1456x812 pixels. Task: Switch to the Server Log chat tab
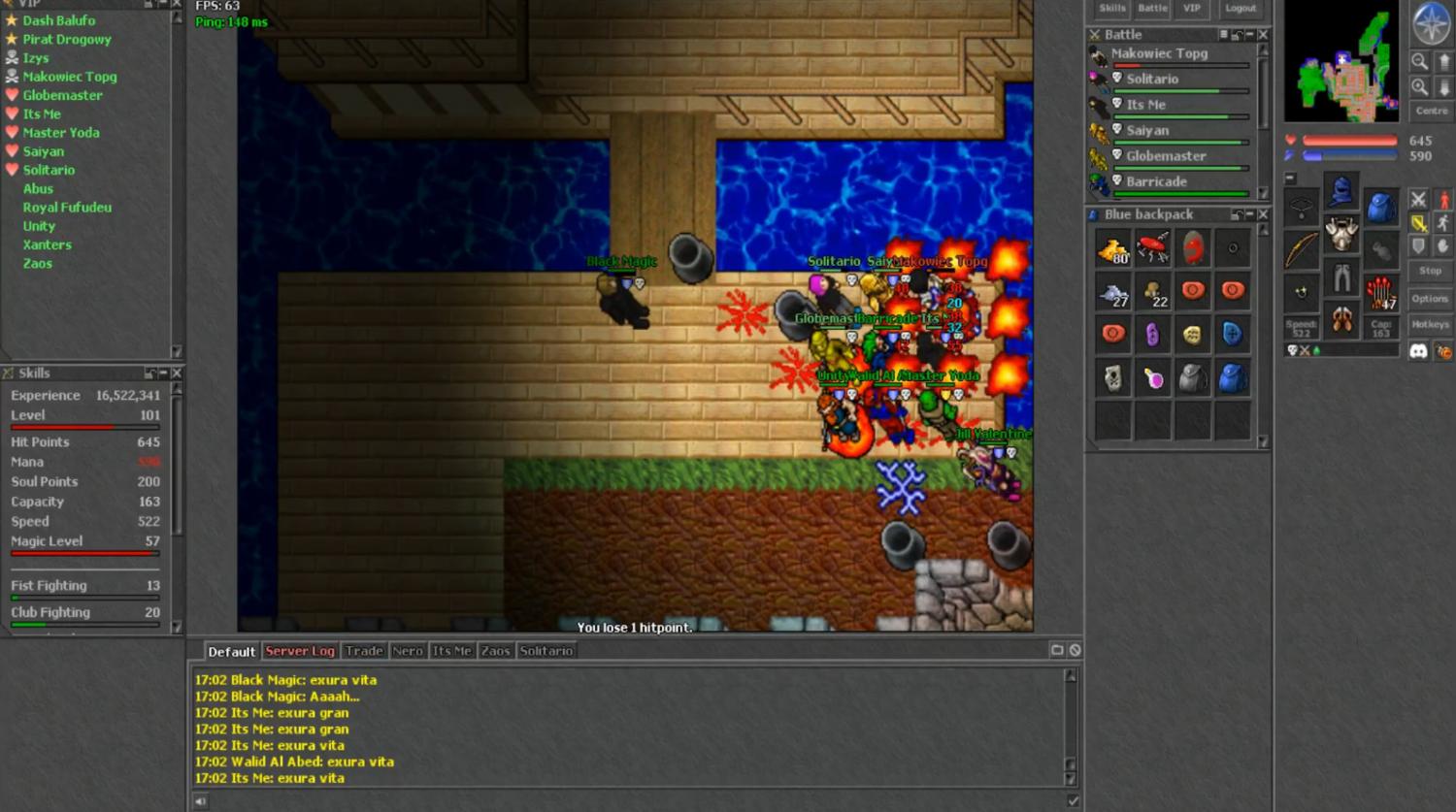(x=300, y=651)
